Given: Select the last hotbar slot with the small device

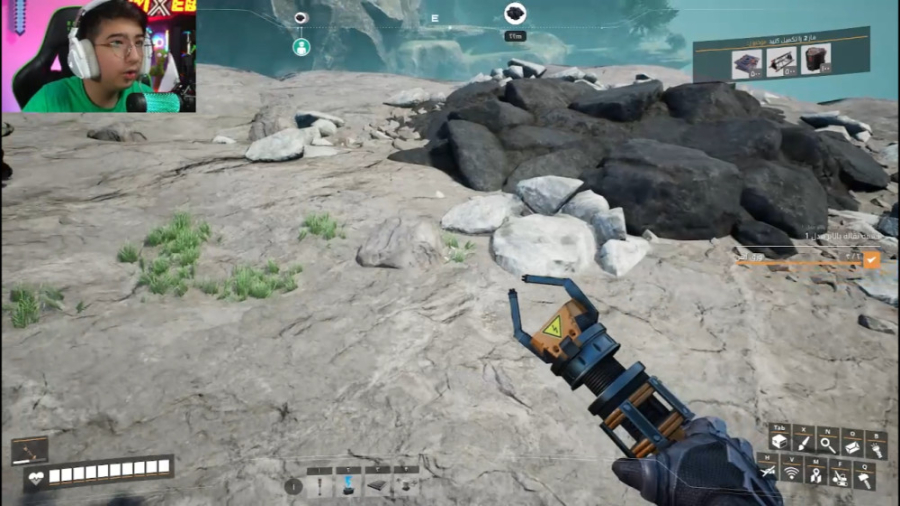Looking at the screenshot, I should [405, 485].
